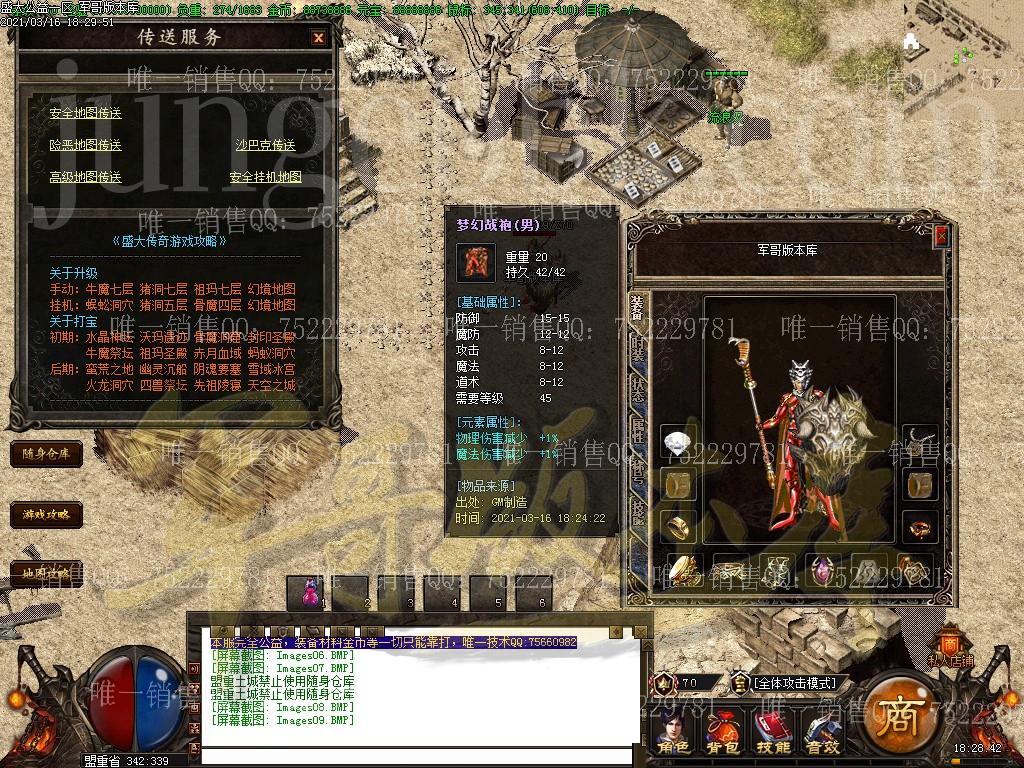1024x768 pixels.
Task: Open the 游戏攻略 guide button
Action: tap(46, 515)
